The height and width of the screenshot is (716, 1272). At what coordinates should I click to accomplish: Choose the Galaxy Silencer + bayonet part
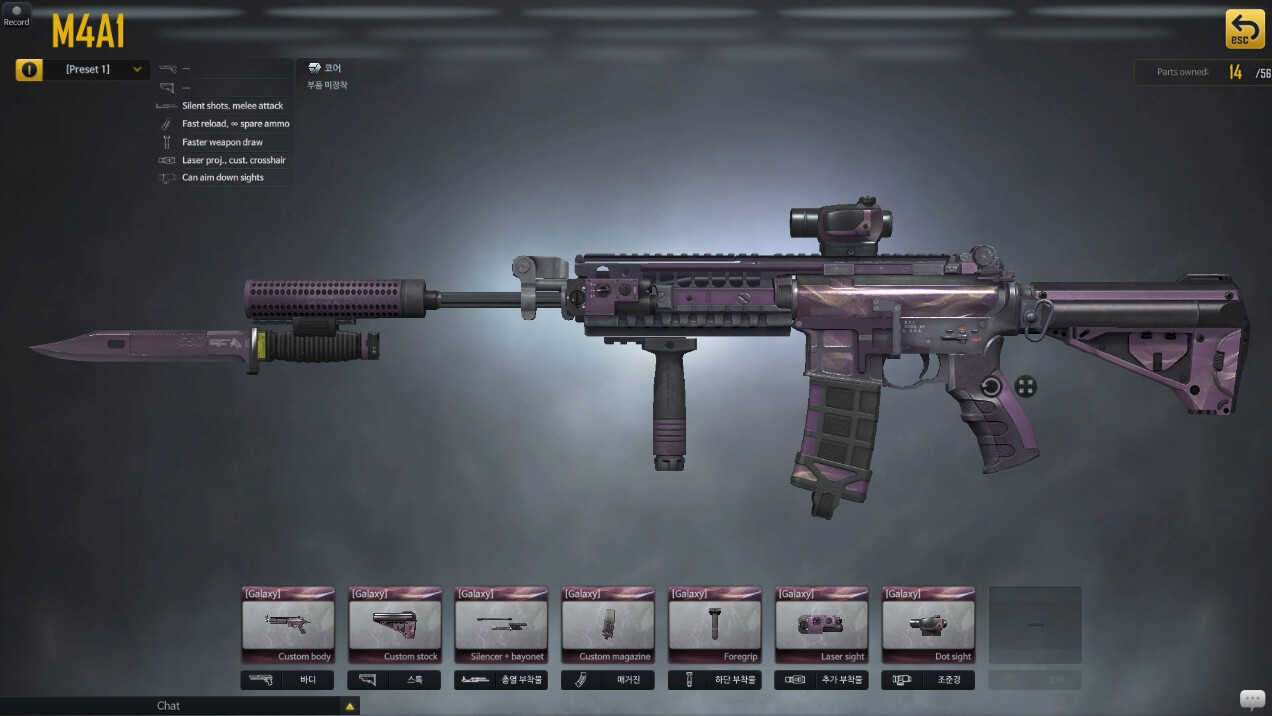(x=501, y=625)
